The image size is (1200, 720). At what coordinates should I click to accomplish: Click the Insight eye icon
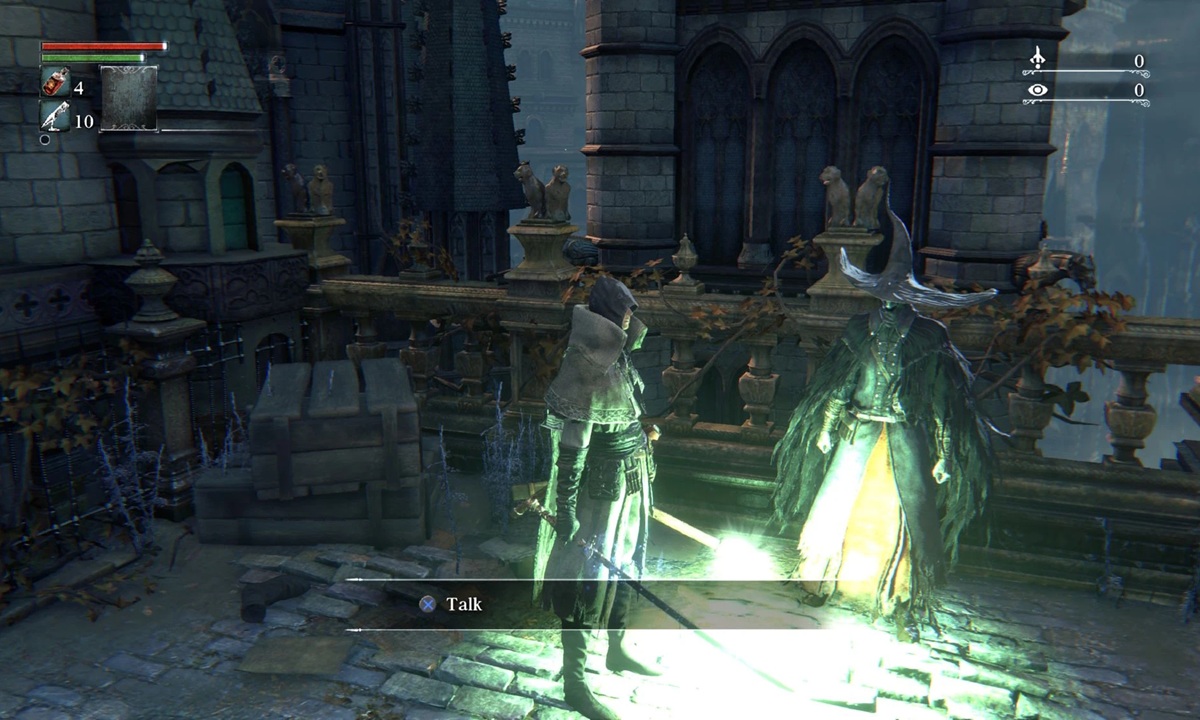[x=1040, y=90]
